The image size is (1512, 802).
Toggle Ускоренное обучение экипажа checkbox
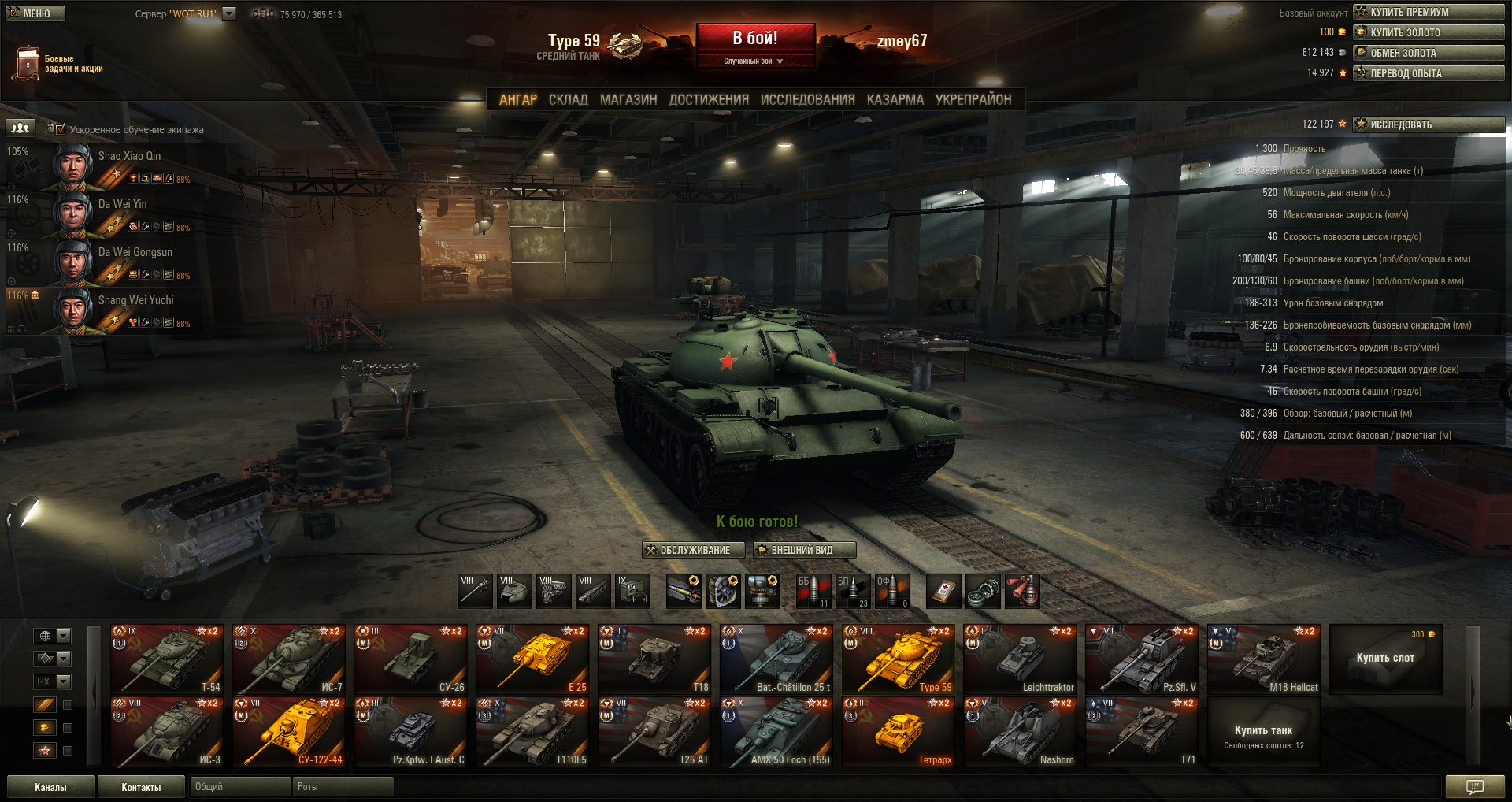(x=61, y=129)
